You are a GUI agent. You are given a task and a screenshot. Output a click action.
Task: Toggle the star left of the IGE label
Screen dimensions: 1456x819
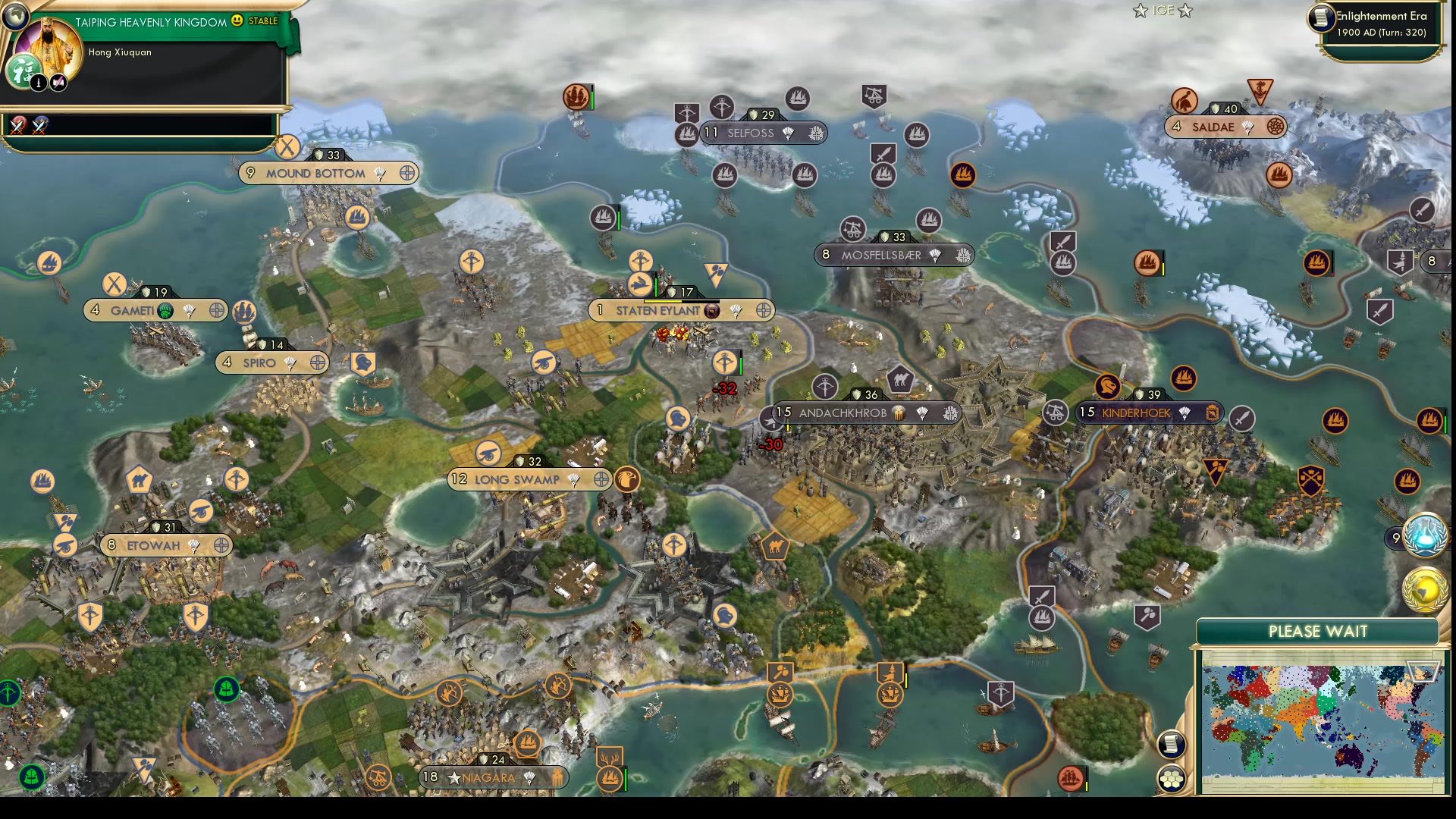(x=1140, y=11)
